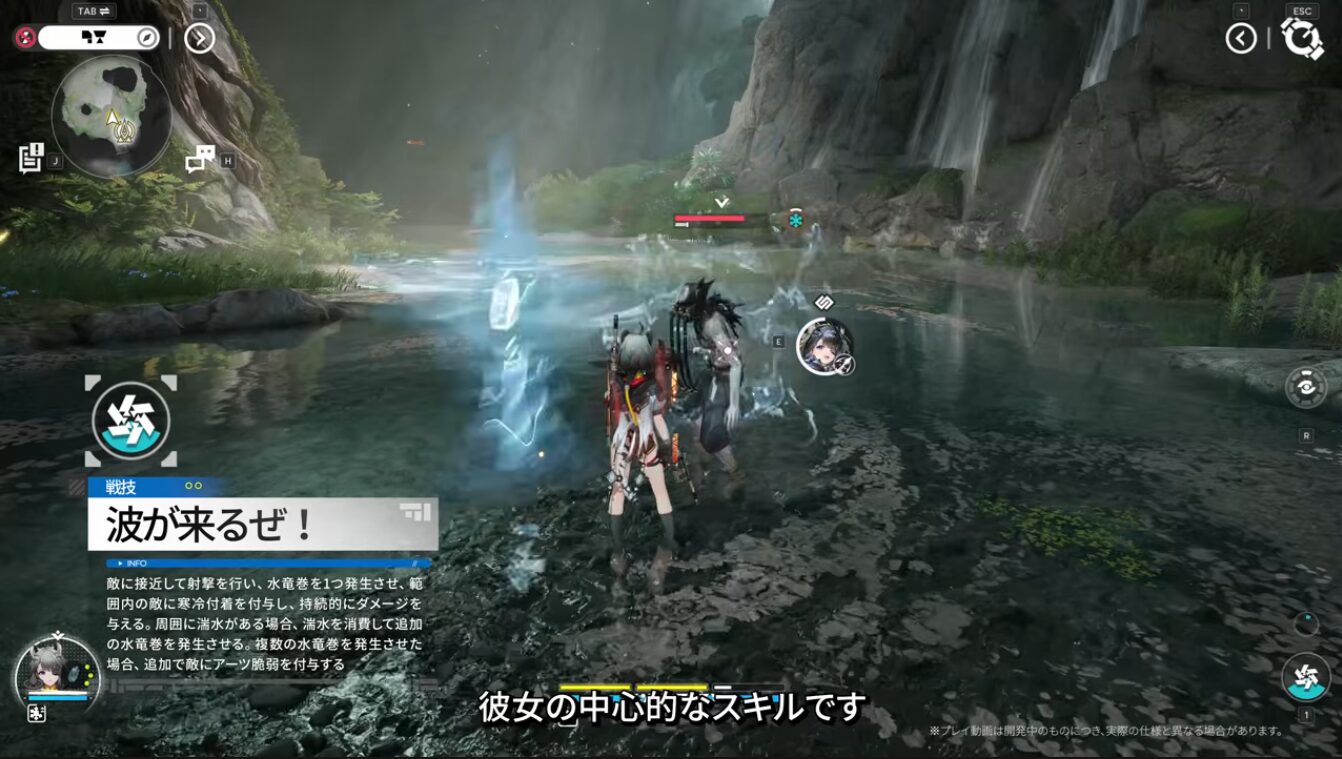Screen dimensions: 1342x759
Task: Open the circular minimap
Action: pyautogui.click(x=111, y=116)
